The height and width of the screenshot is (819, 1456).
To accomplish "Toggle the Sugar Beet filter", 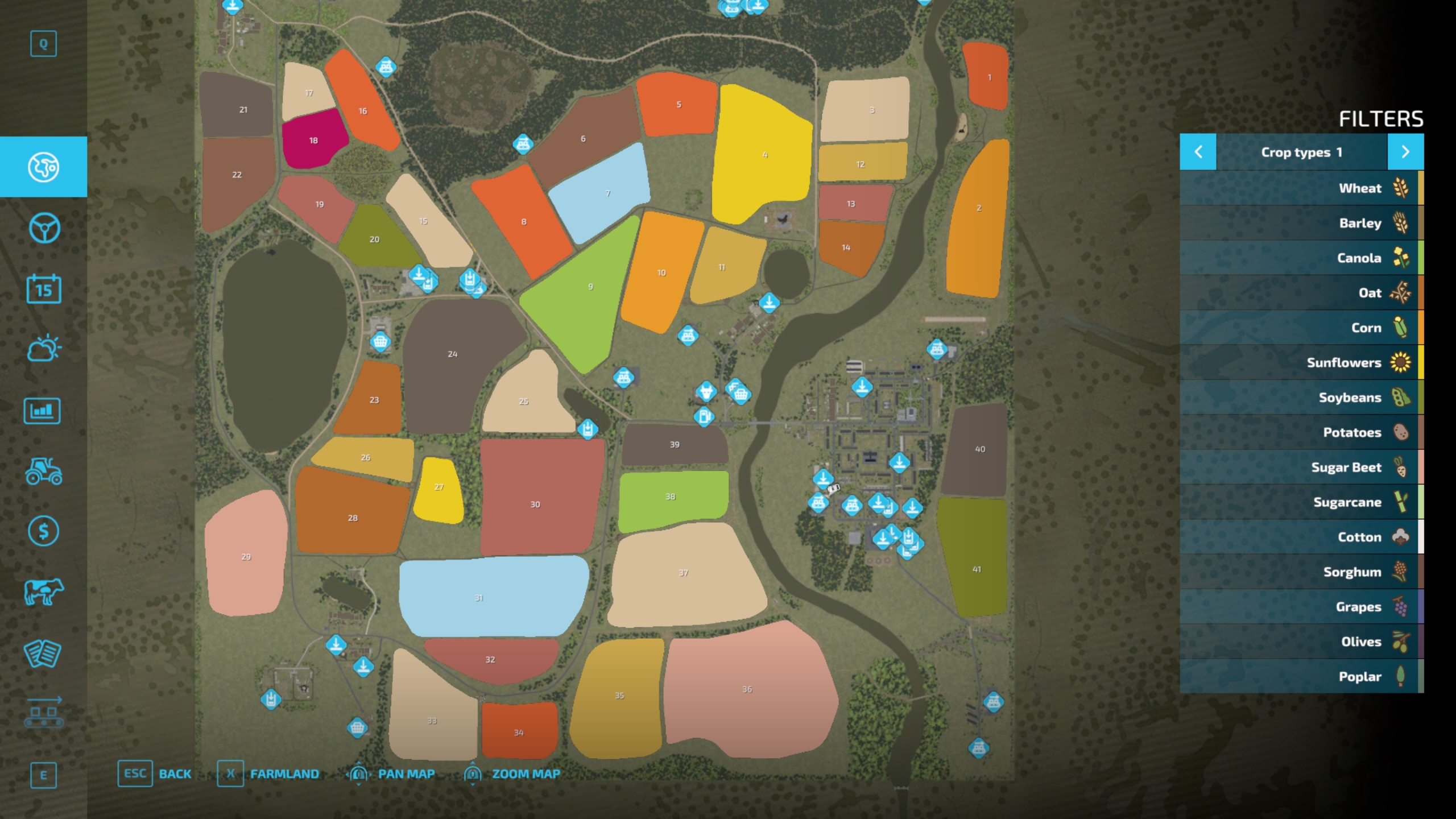I will coord(1301,468).
